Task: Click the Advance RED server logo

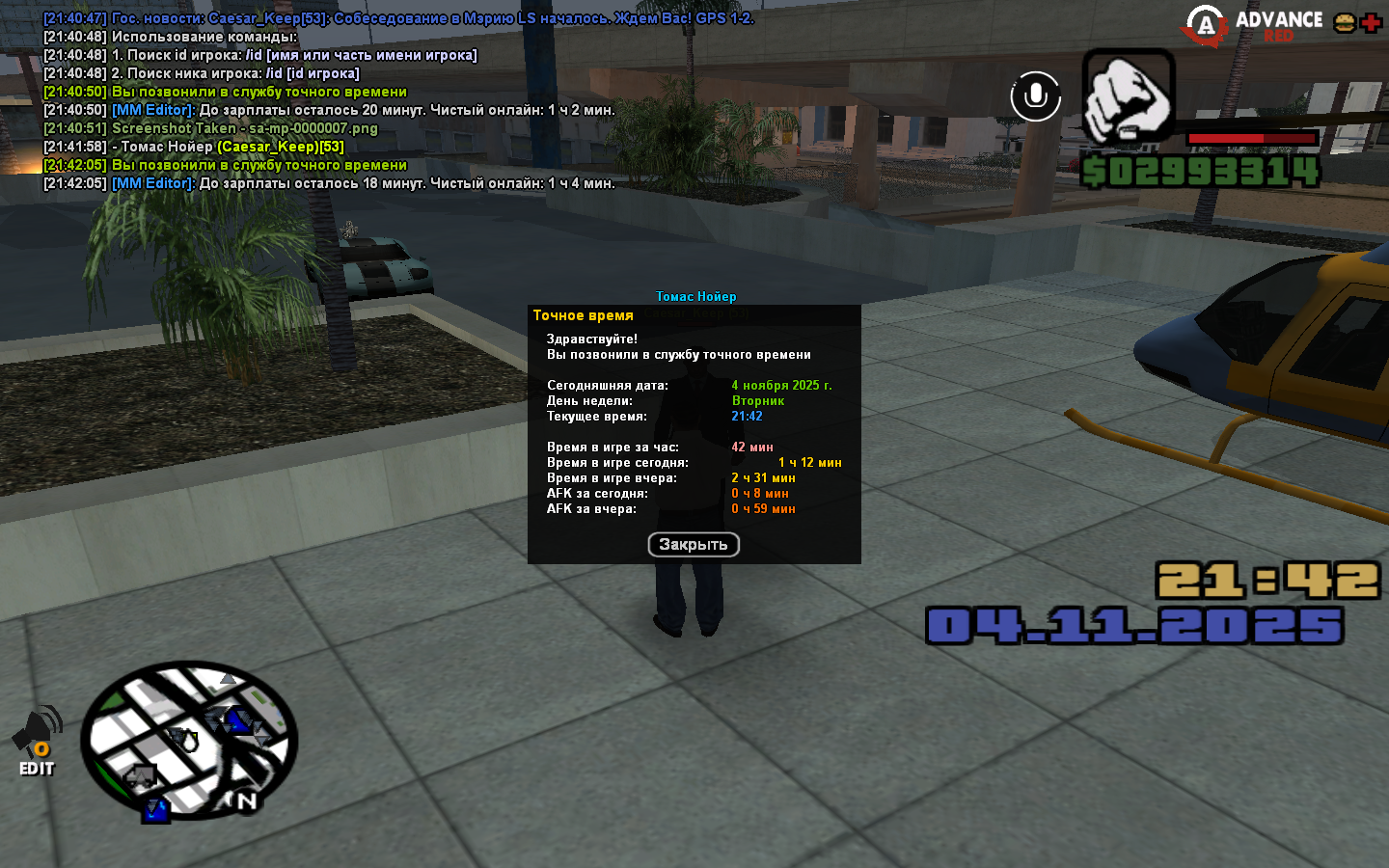Action: [x=1254, y=25]
